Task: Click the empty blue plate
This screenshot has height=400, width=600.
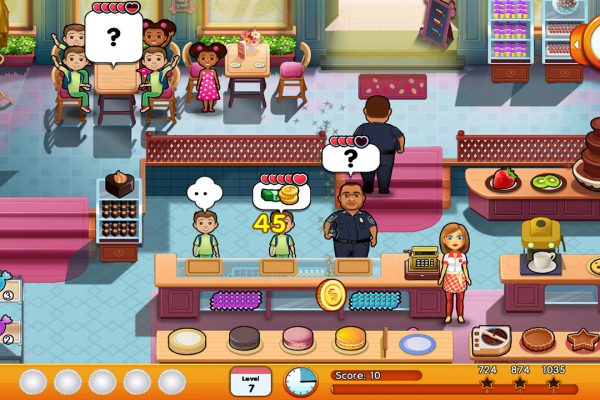Action: point(416,343)
